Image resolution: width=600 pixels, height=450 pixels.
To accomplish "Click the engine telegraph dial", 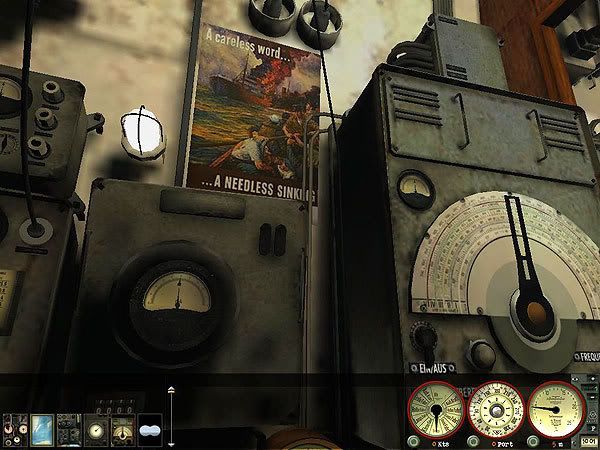I will (x=436, y=410).
